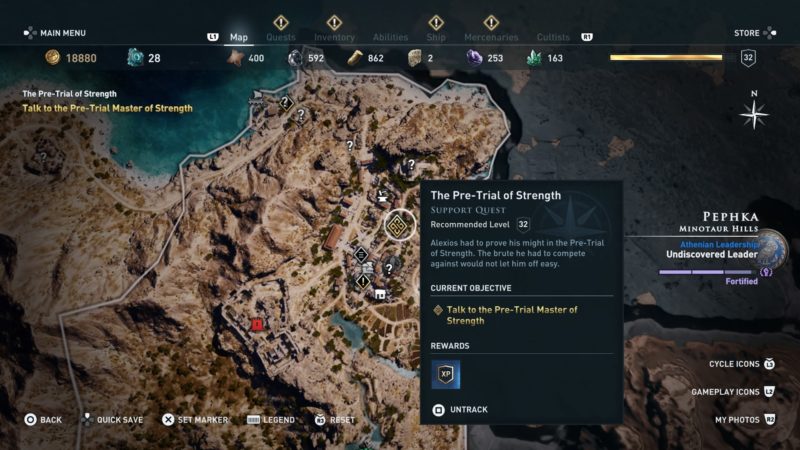Click Set Marker on the map
Image resolution: width=800 pixels, height=450 pixels.
[x=196, y=420]
